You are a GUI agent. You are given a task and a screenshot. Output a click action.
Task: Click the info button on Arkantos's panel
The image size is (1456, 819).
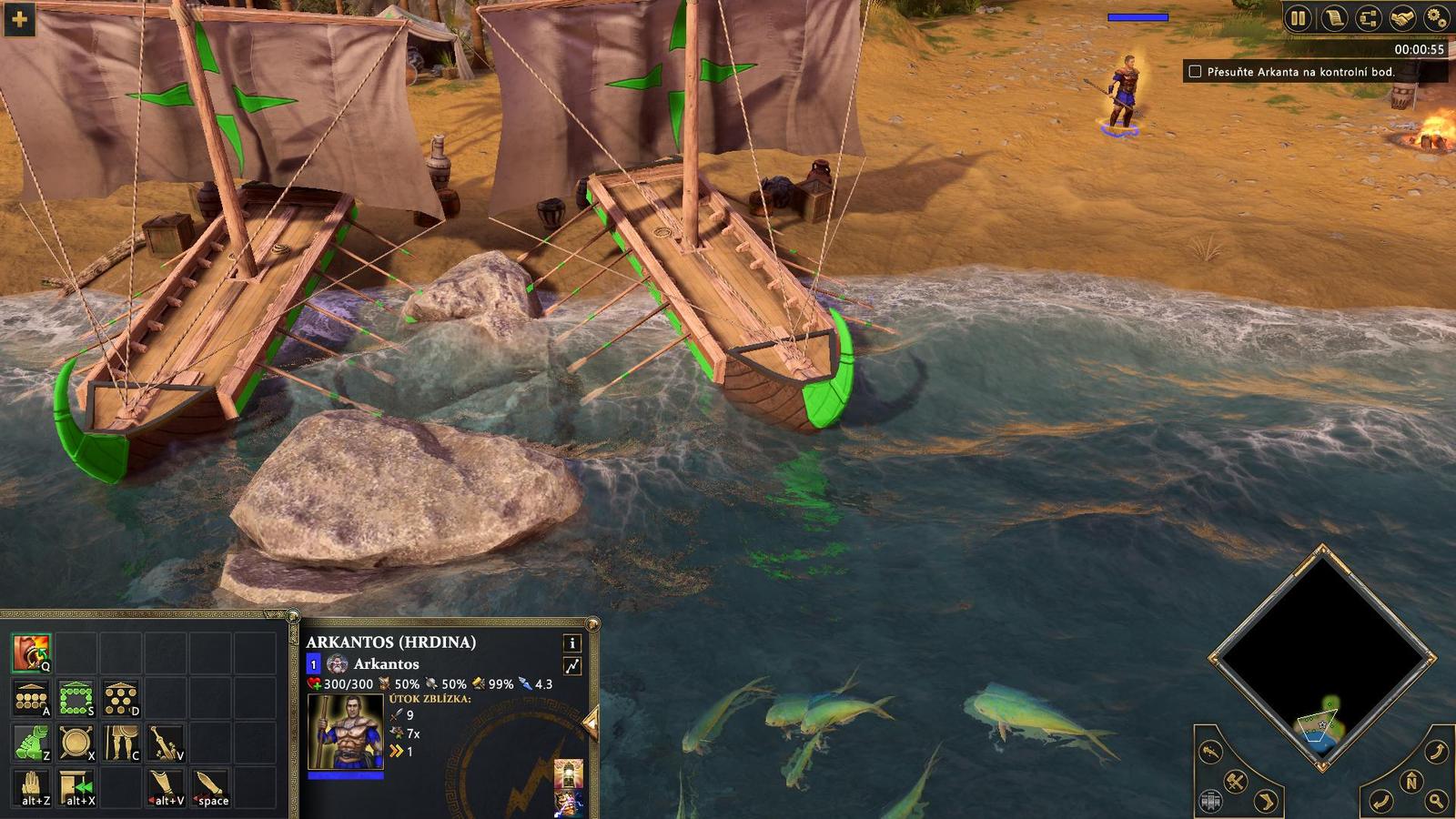coord(571,644)
